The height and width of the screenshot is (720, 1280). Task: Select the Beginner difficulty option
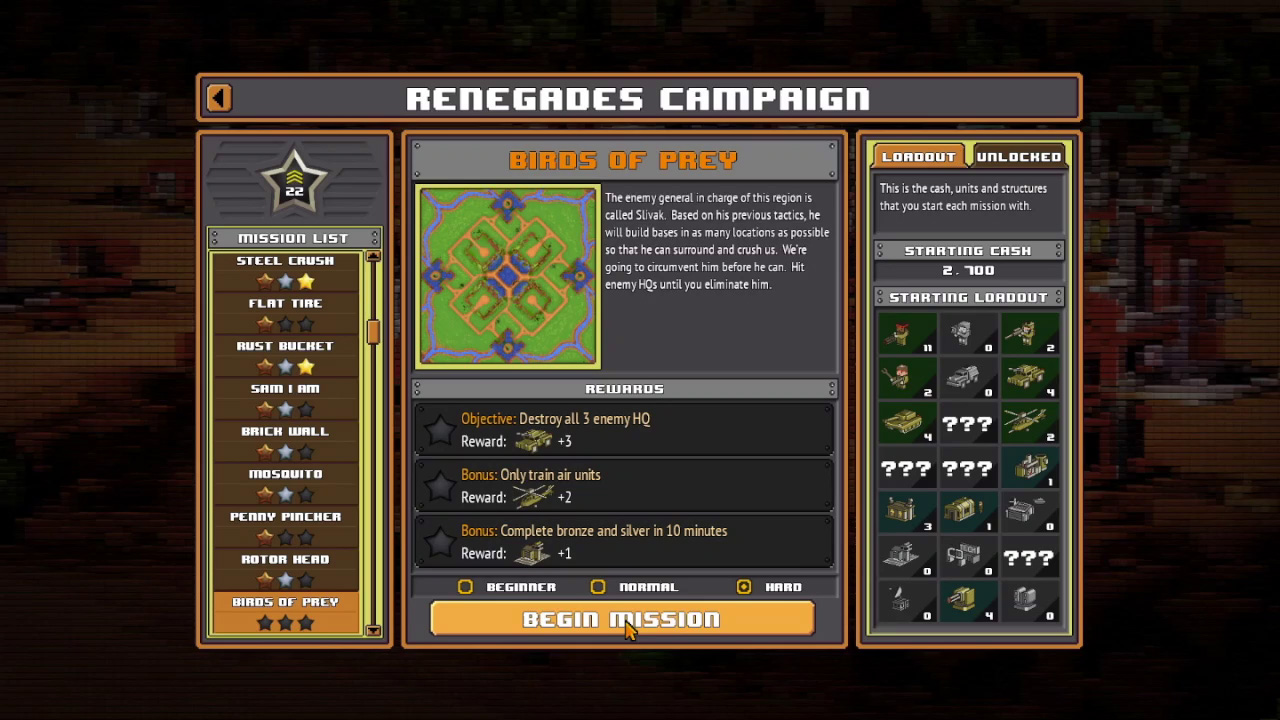(466, 587)
